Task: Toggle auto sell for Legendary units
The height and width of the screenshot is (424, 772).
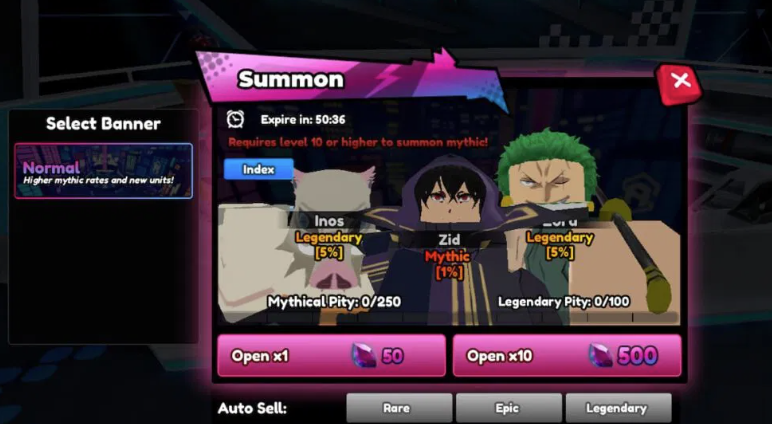Action: tap(616, 408)
